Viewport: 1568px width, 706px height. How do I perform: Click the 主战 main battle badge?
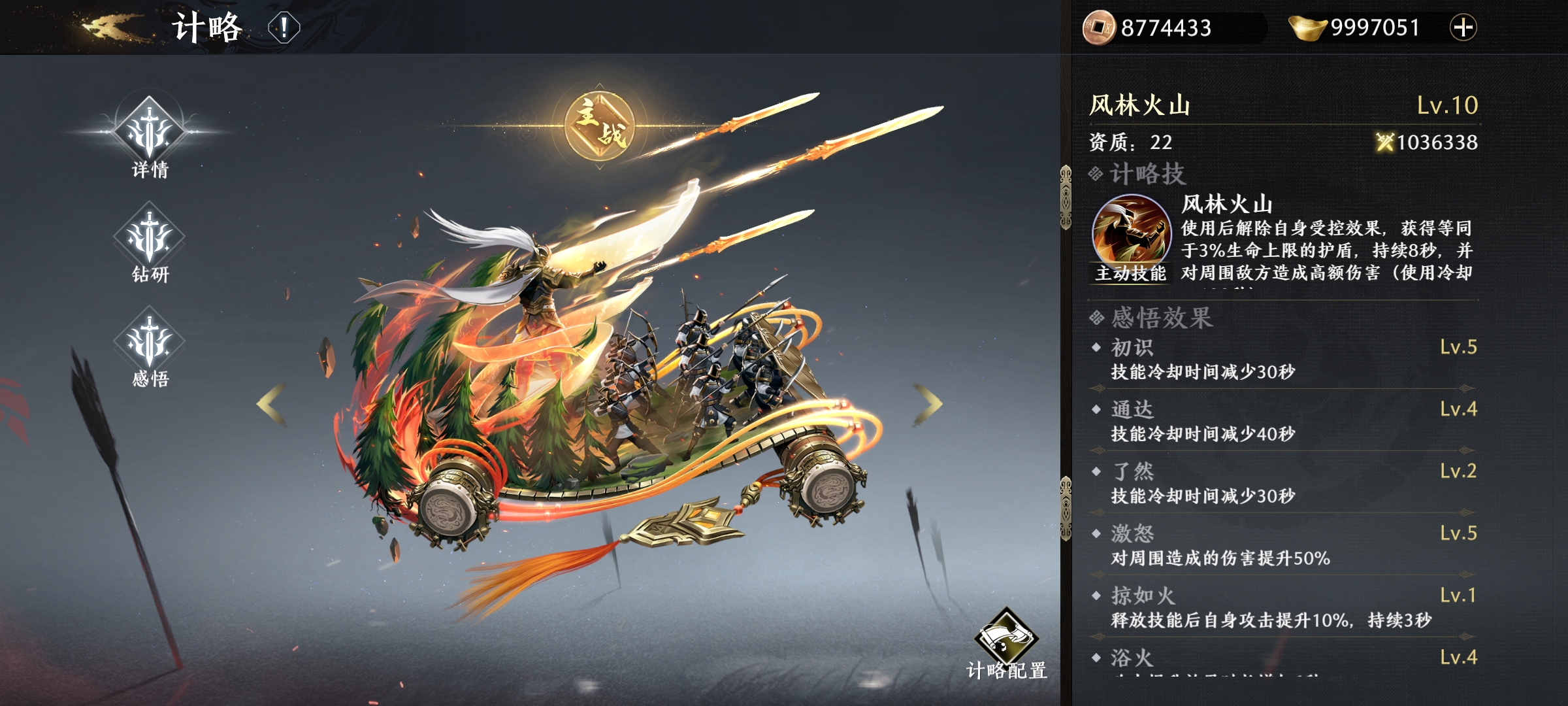click(600, 126)
